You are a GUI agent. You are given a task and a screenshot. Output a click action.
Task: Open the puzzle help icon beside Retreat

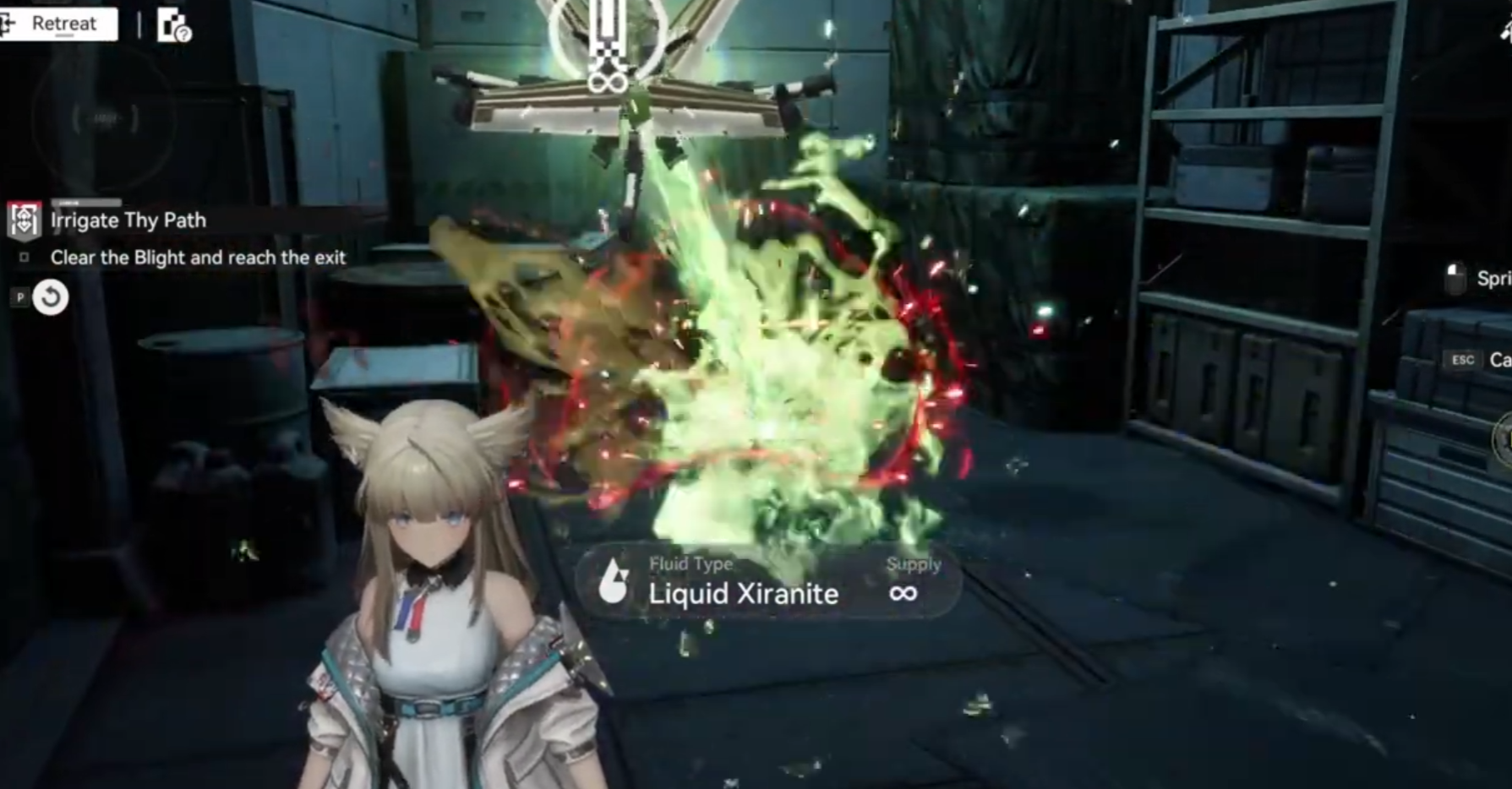point(174,25)
